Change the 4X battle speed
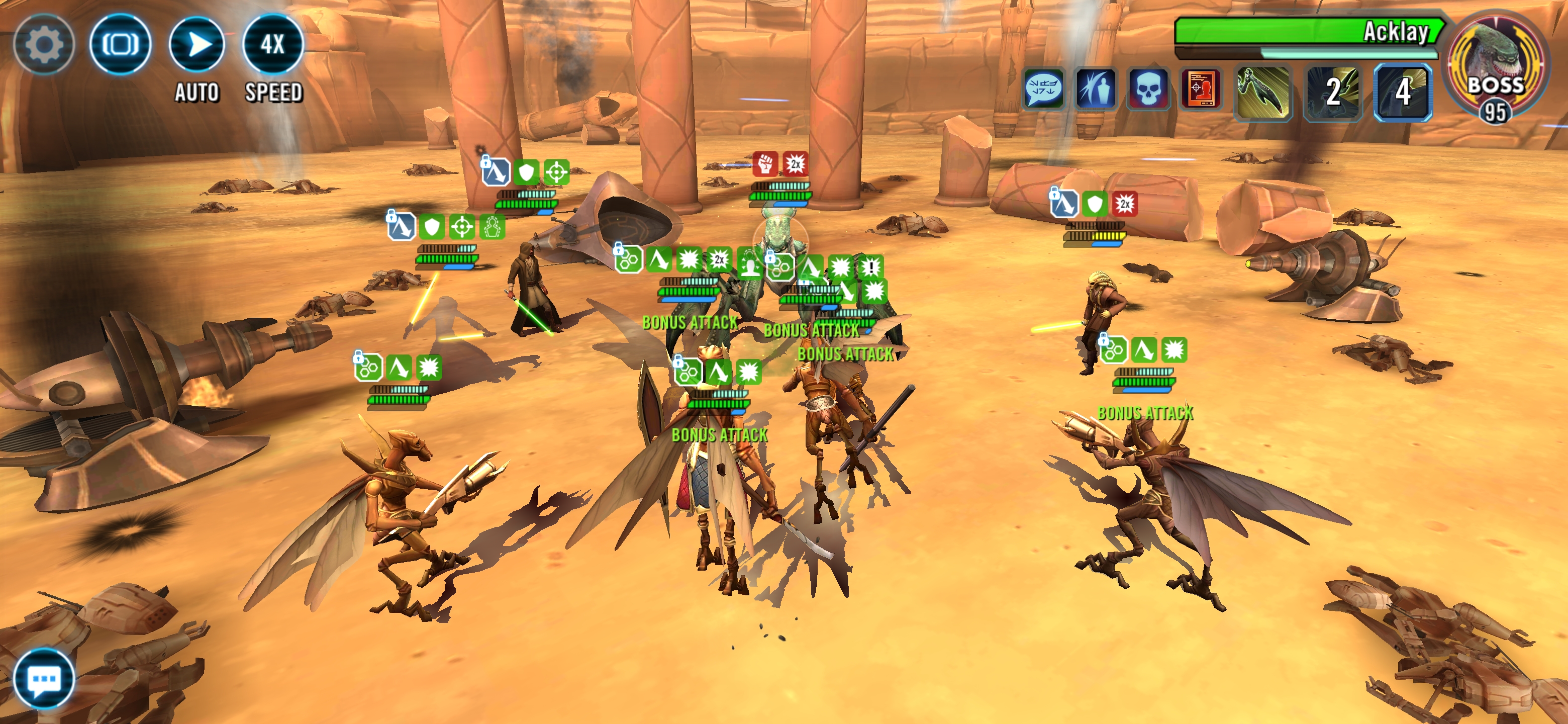1568x724 pixels. tap(273, 44)
